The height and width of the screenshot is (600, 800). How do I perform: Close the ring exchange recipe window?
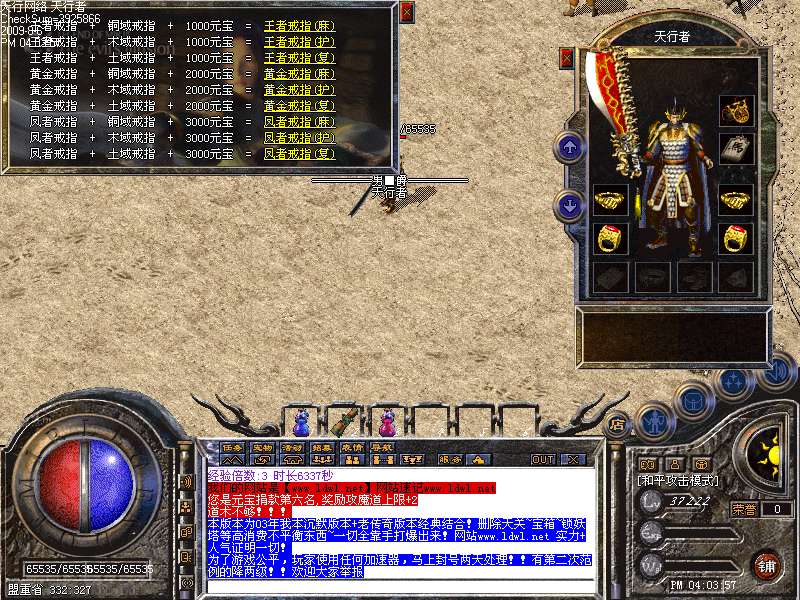[x=406, y=12]
